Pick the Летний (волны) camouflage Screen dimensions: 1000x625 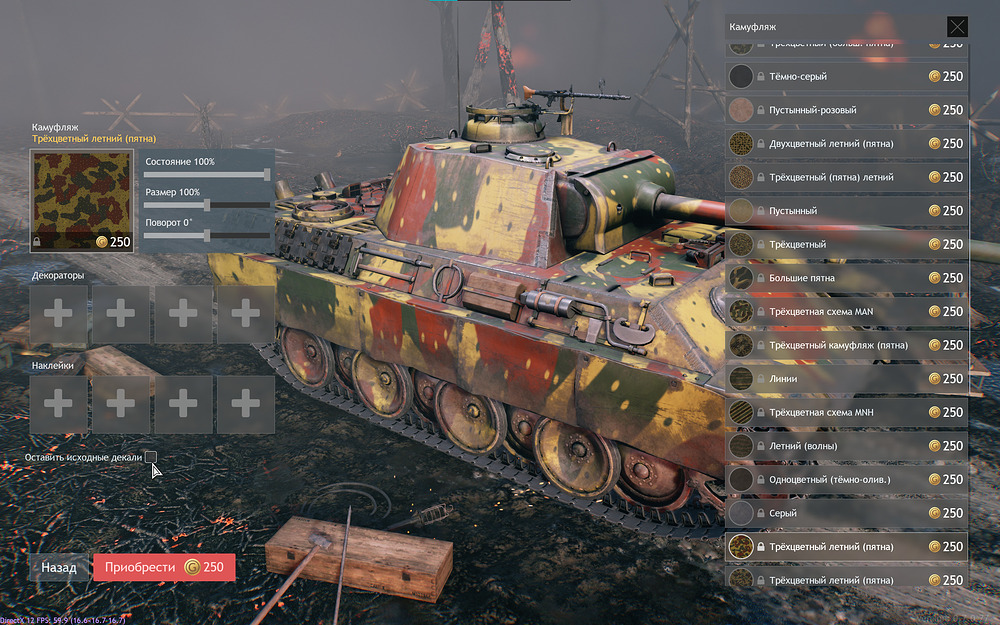(x=846, y=446)
